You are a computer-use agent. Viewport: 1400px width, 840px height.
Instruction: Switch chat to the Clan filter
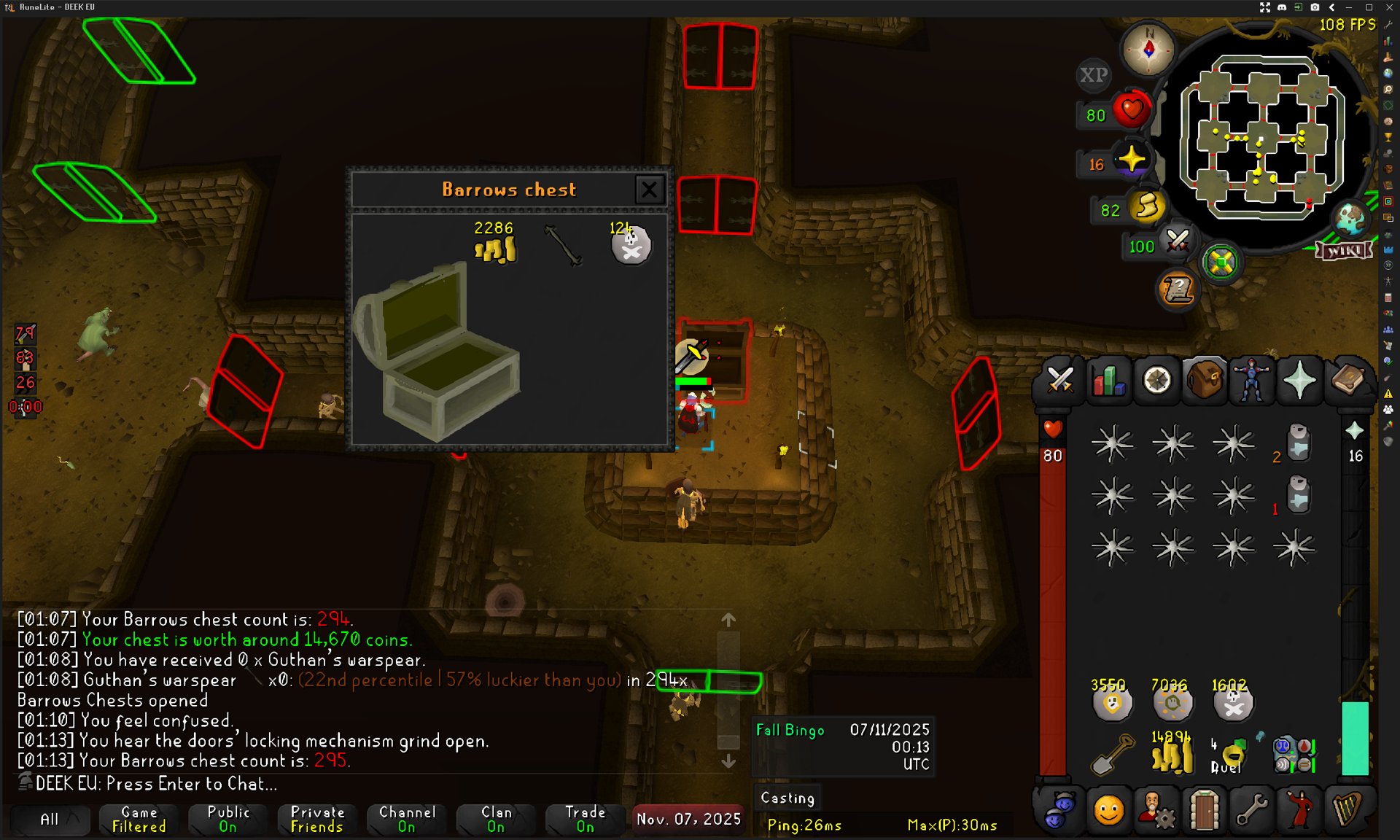point(497,819)
